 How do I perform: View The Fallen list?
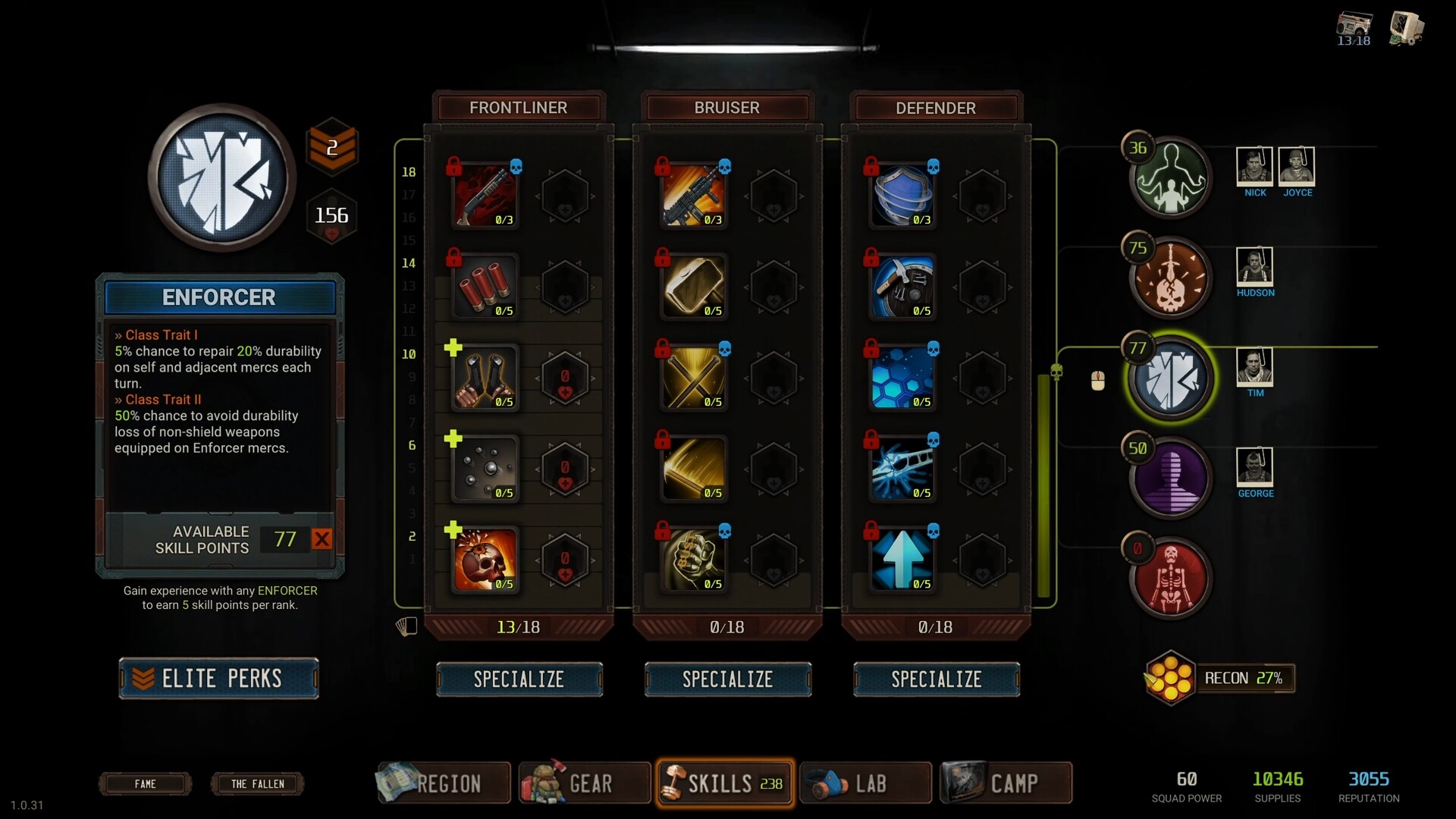pos(257,783)
